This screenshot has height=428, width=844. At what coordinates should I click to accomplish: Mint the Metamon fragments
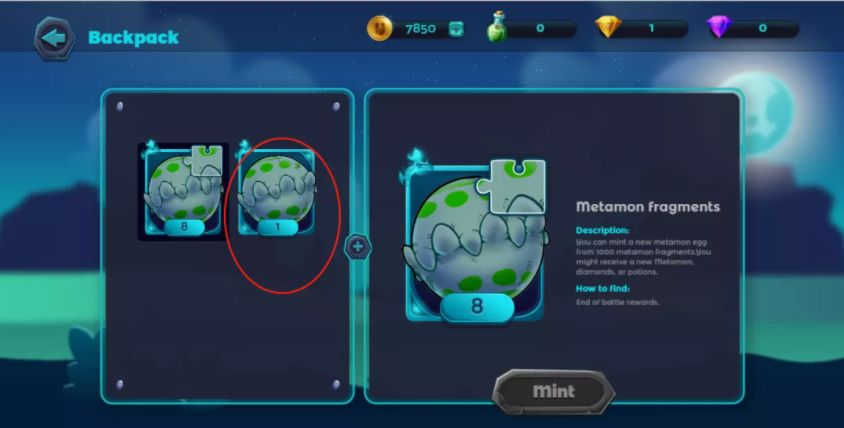[553, 390]
